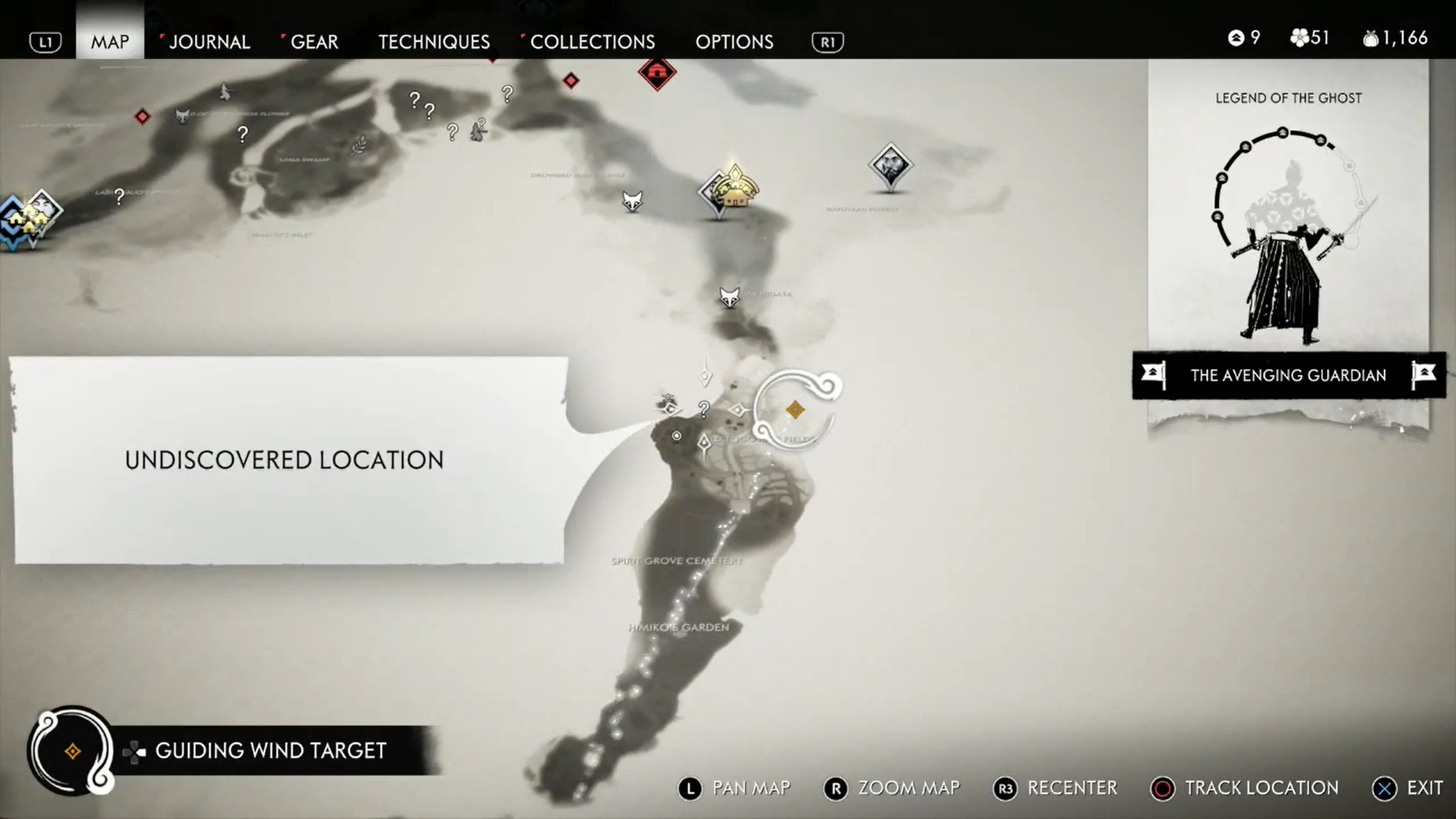Click The Avenging Guardian banner
The height and width of the screenshot is (819, 1456).
(1288, 375)
